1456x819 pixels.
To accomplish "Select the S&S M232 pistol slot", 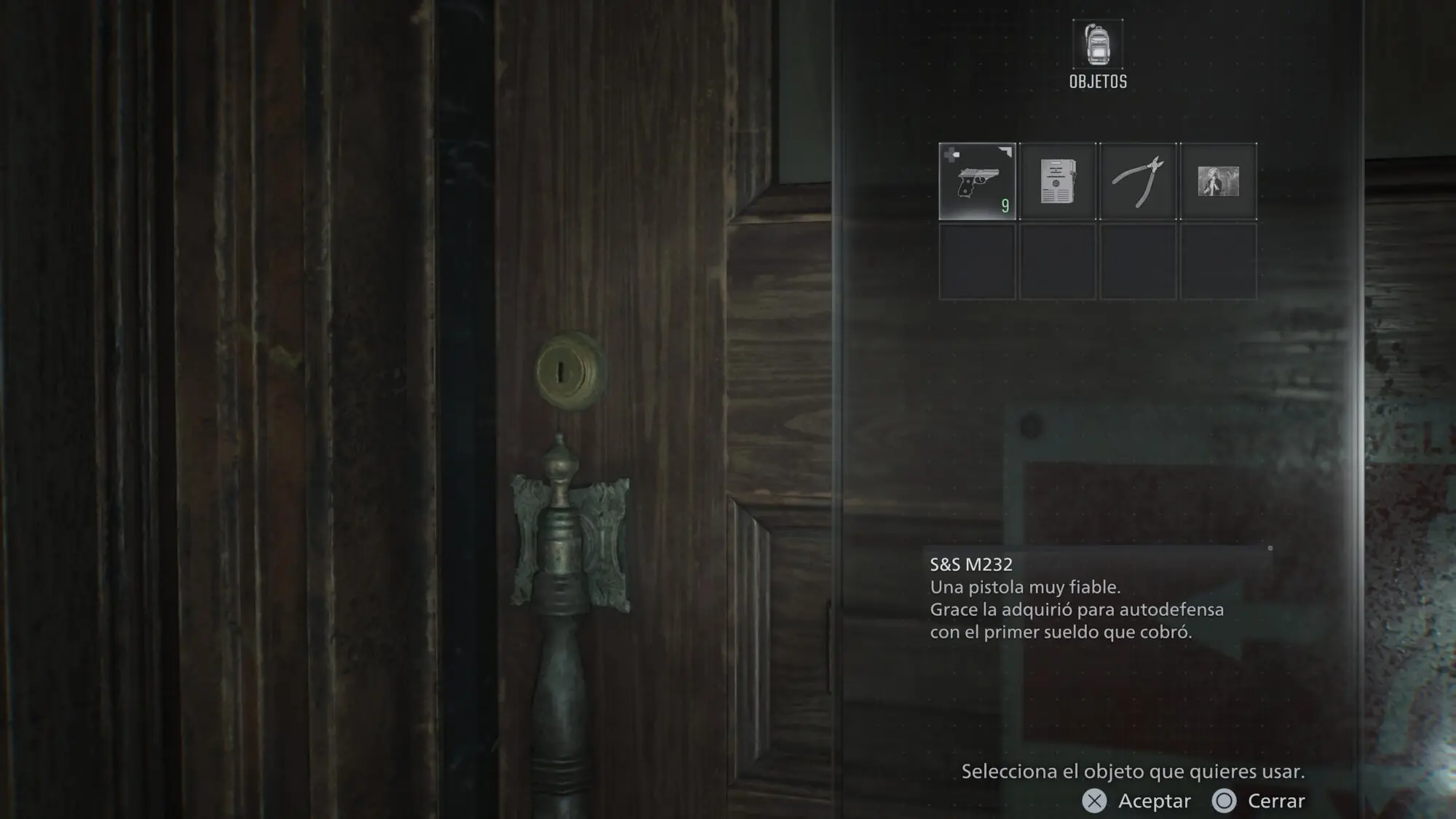I will click(977, 181).
